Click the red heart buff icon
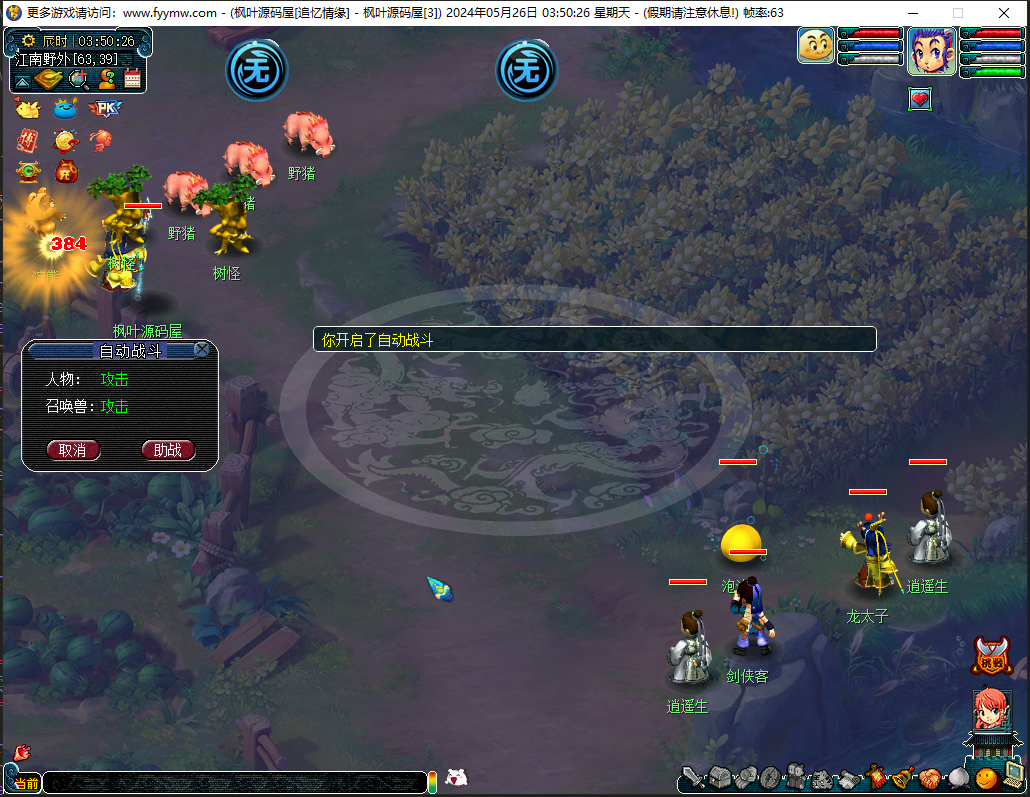 pos(920,99)
